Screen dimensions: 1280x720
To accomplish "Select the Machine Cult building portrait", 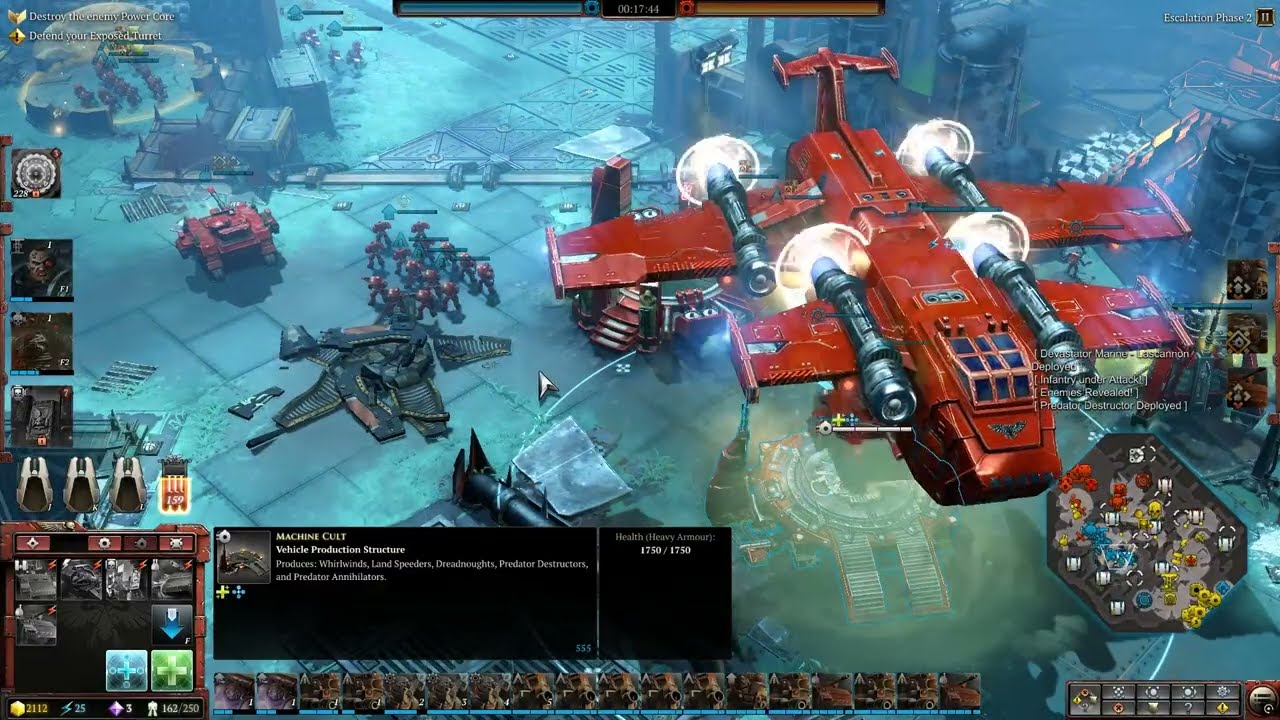I will (x=244, y=556).
